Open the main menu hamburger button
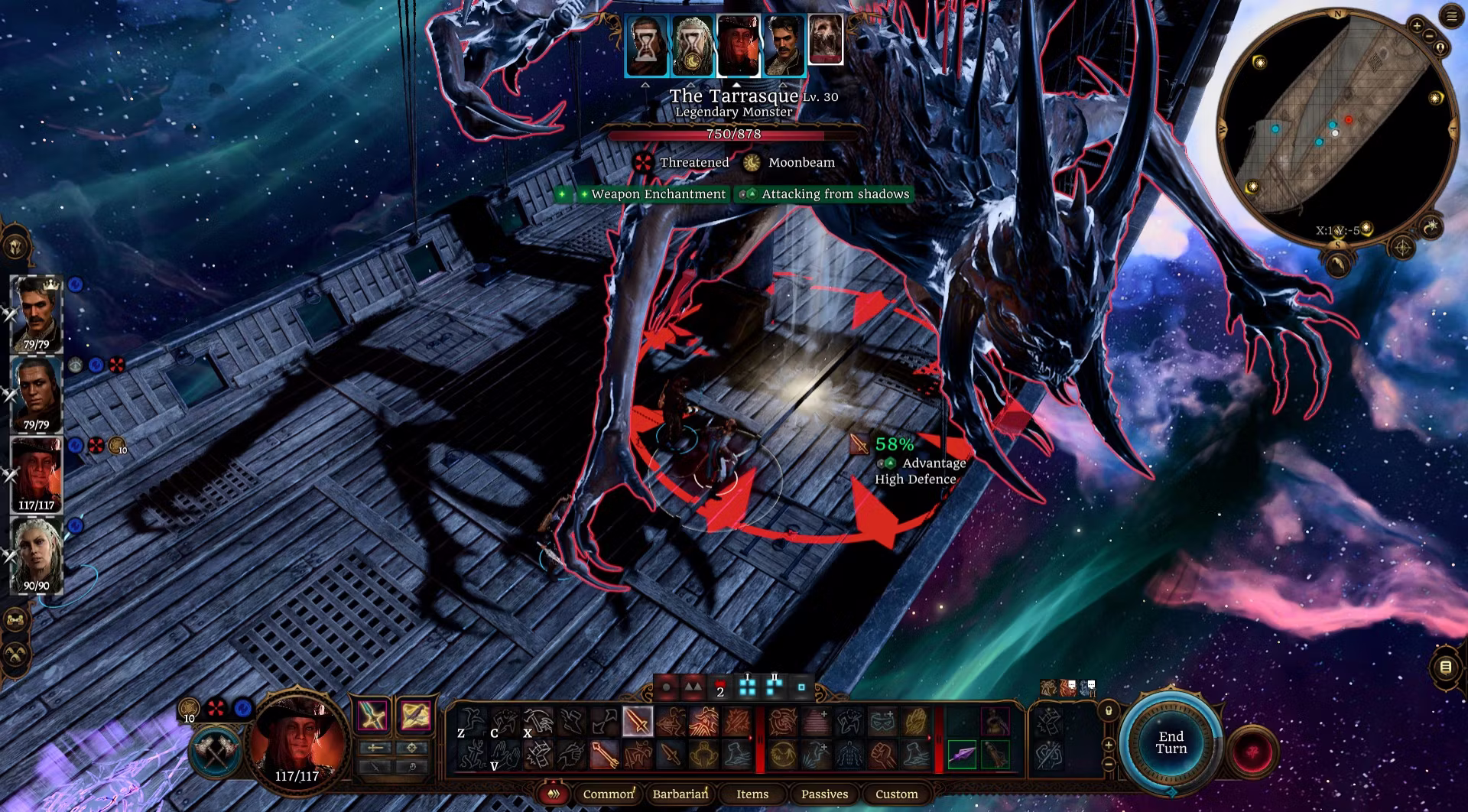Screen dimensions: 1468x812 (x=1451, y=16)
